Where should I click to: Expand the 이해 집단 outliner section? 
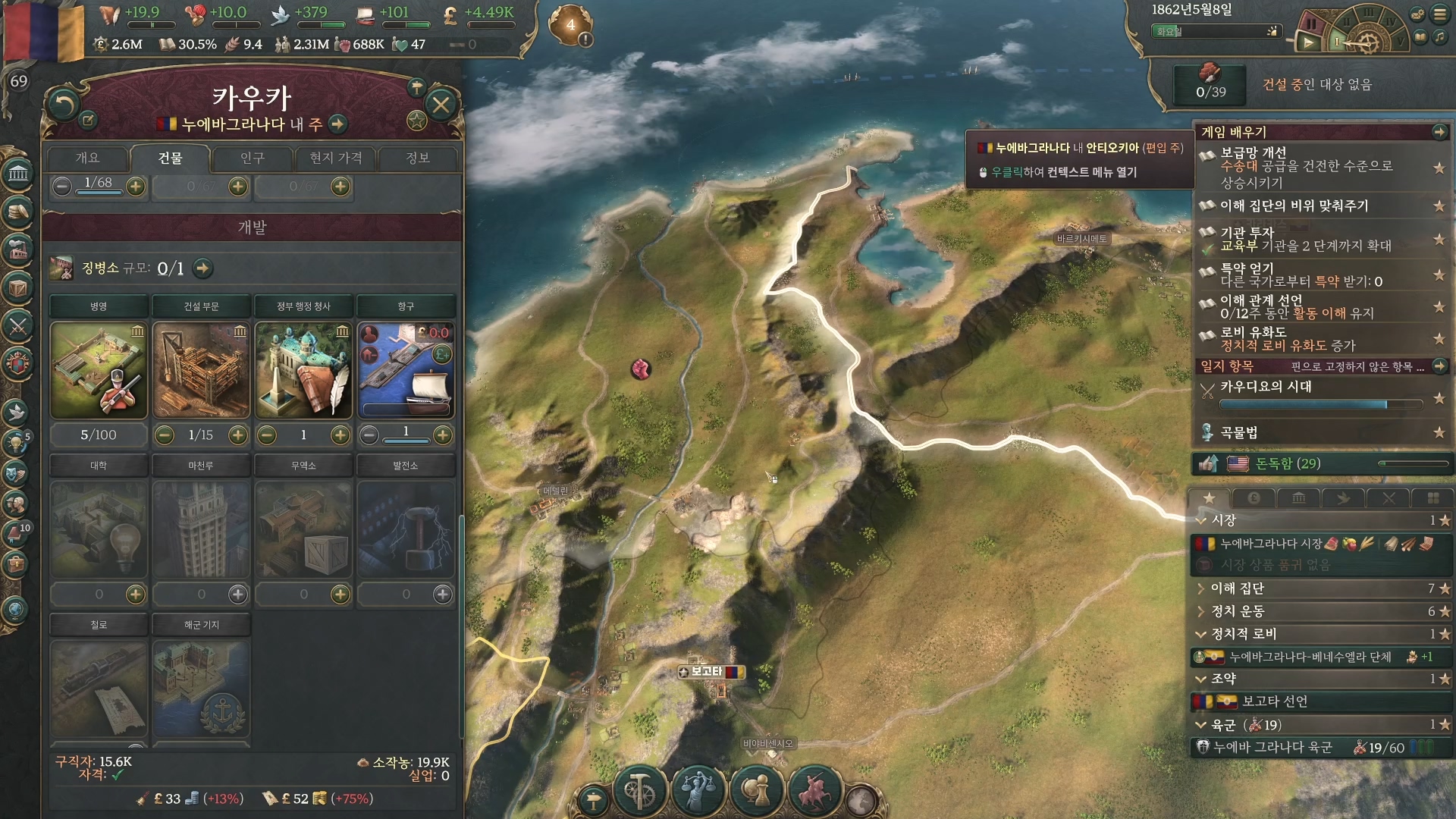(x=1237, y=588)
